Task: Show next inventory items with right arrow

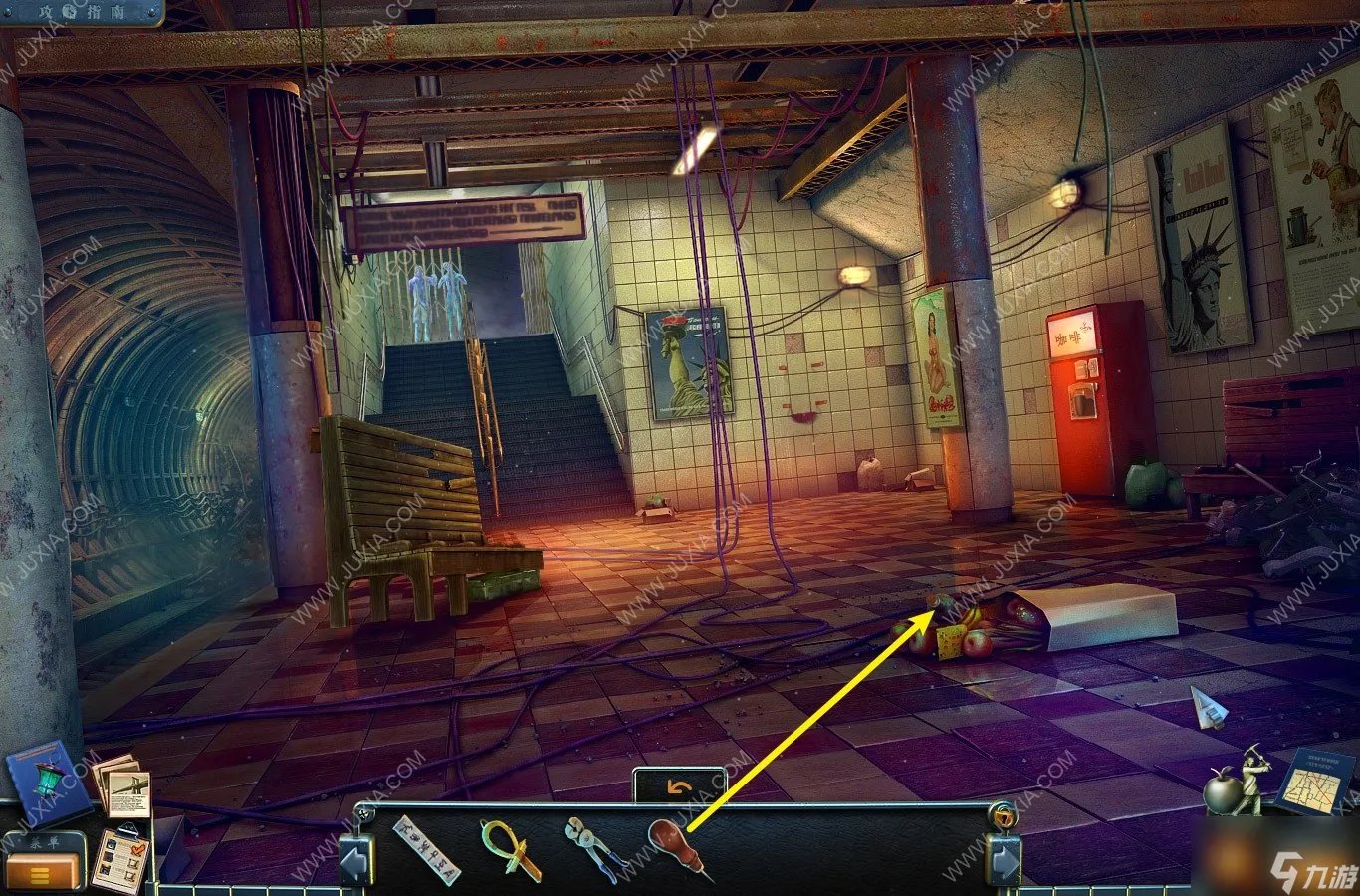Action: [1004, 860]
